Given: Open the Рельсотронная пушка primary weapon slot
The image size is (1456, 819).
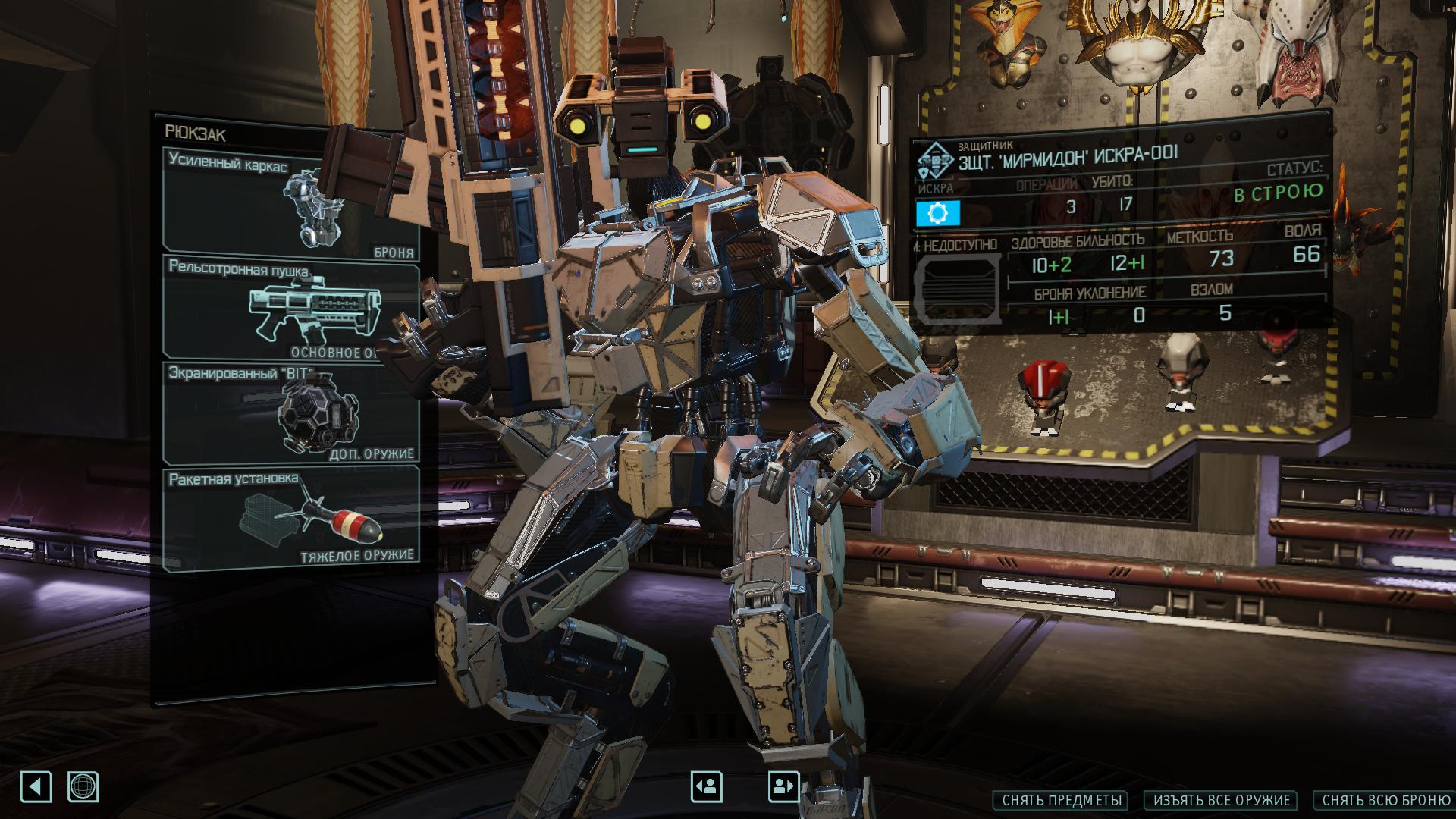Looking at the screenshot, I should [x=290, y=309].
